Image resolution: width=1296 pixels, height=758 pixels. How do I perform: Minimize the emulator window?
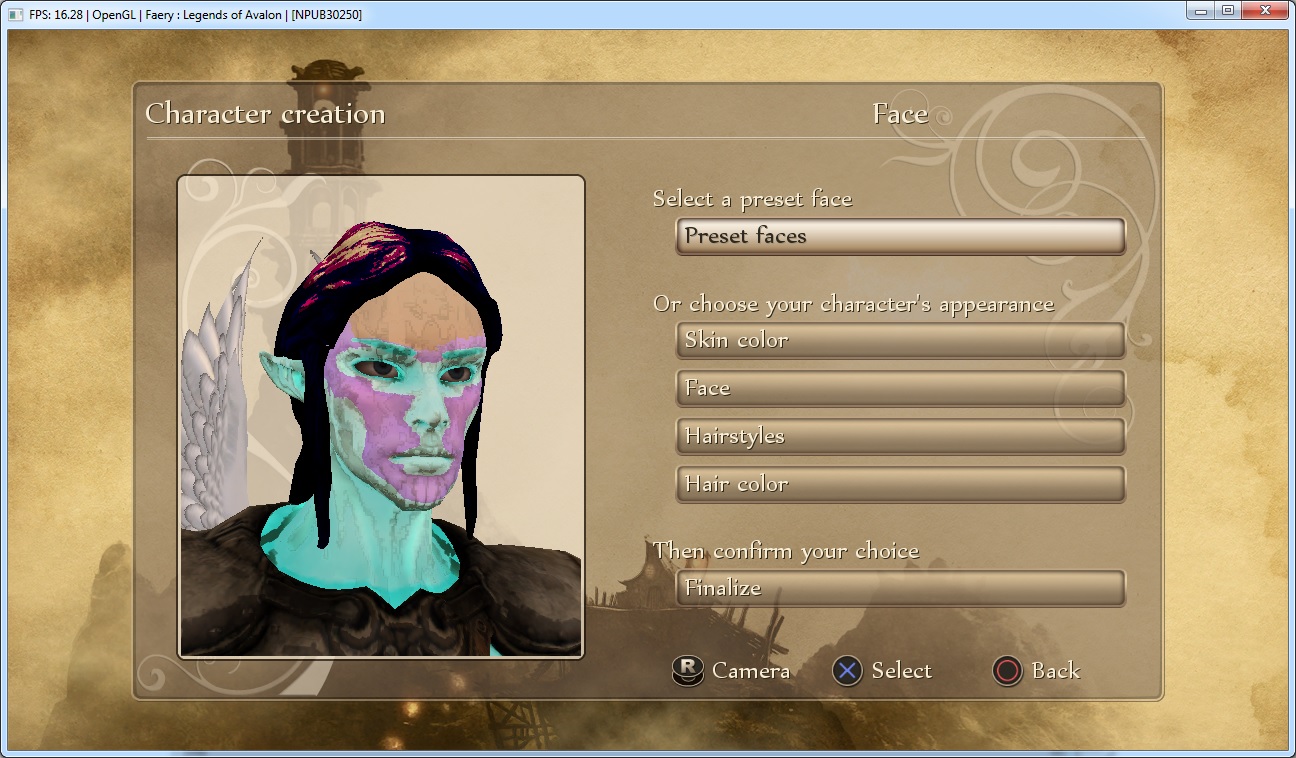tap(1201, 11)
